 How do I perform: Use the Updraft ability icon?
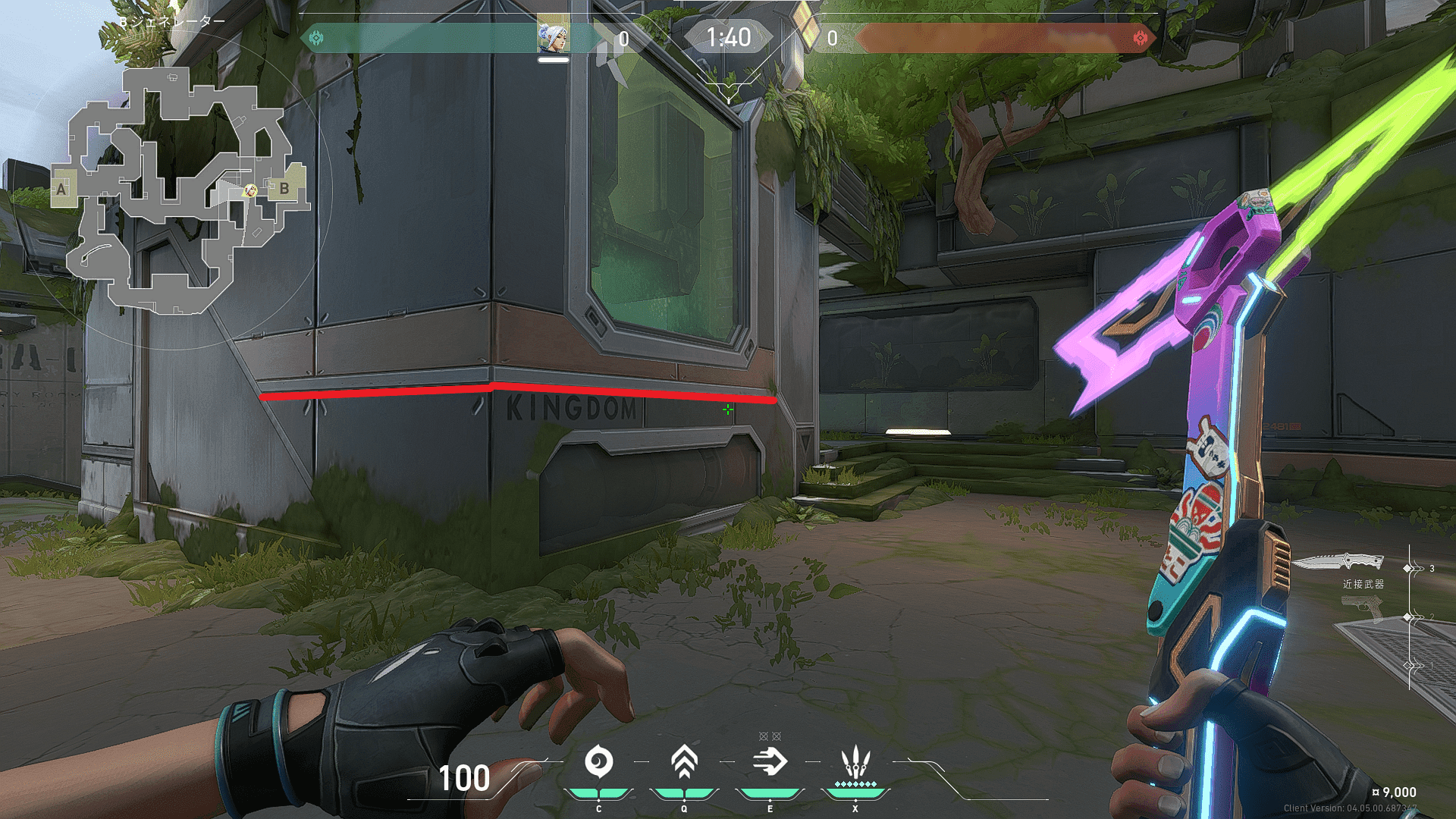(684, 762)
